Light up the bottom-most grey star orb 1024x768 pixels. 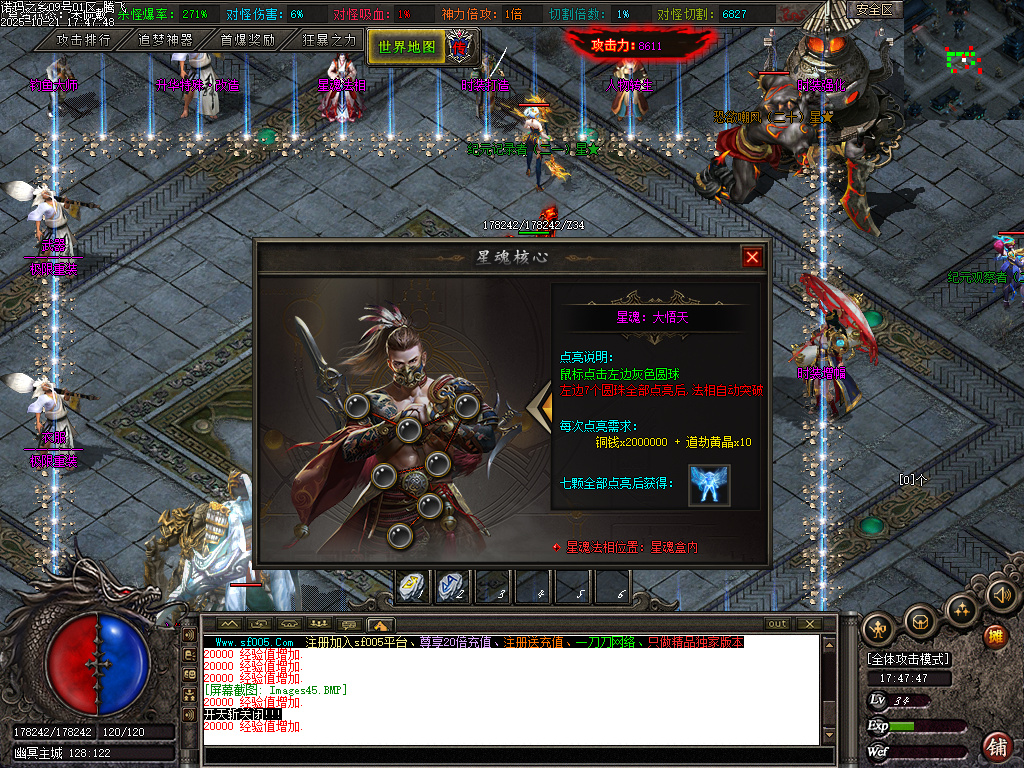(x=401, y=536)
